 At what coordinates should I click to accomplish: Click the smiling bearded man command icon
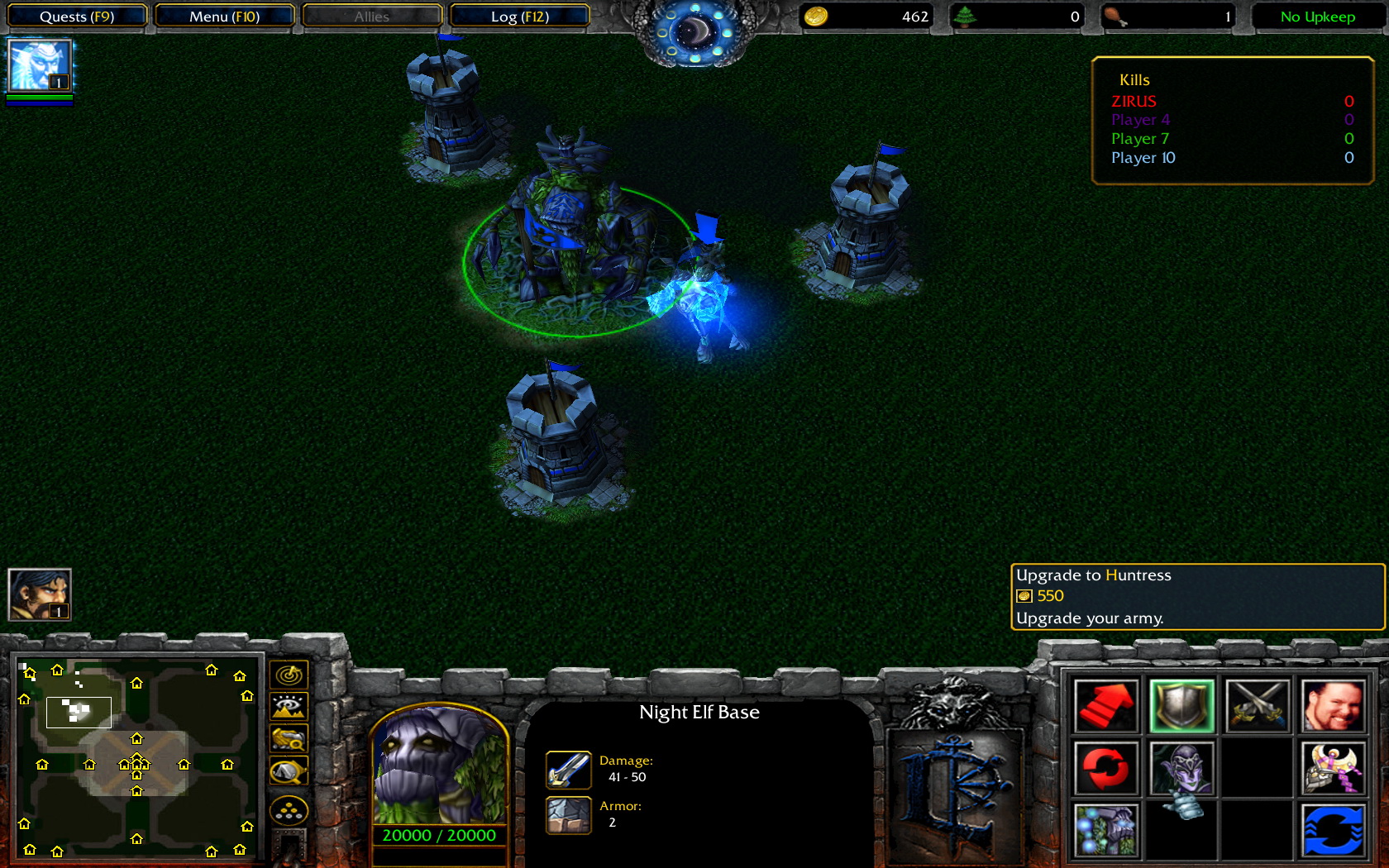[x=1332, y=707]
